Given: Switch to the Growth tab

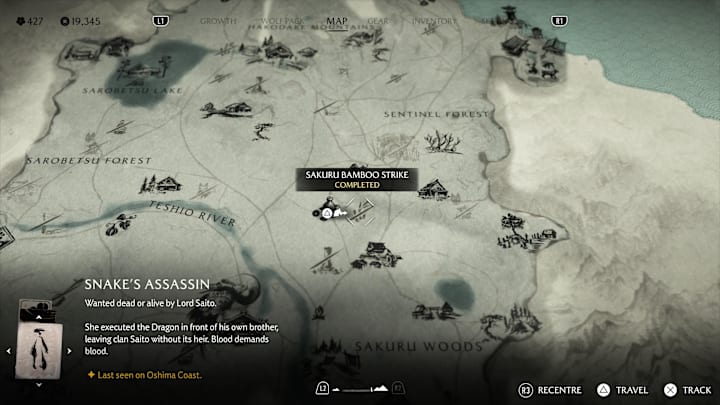Looking at the screenshot, I should 218,20.
